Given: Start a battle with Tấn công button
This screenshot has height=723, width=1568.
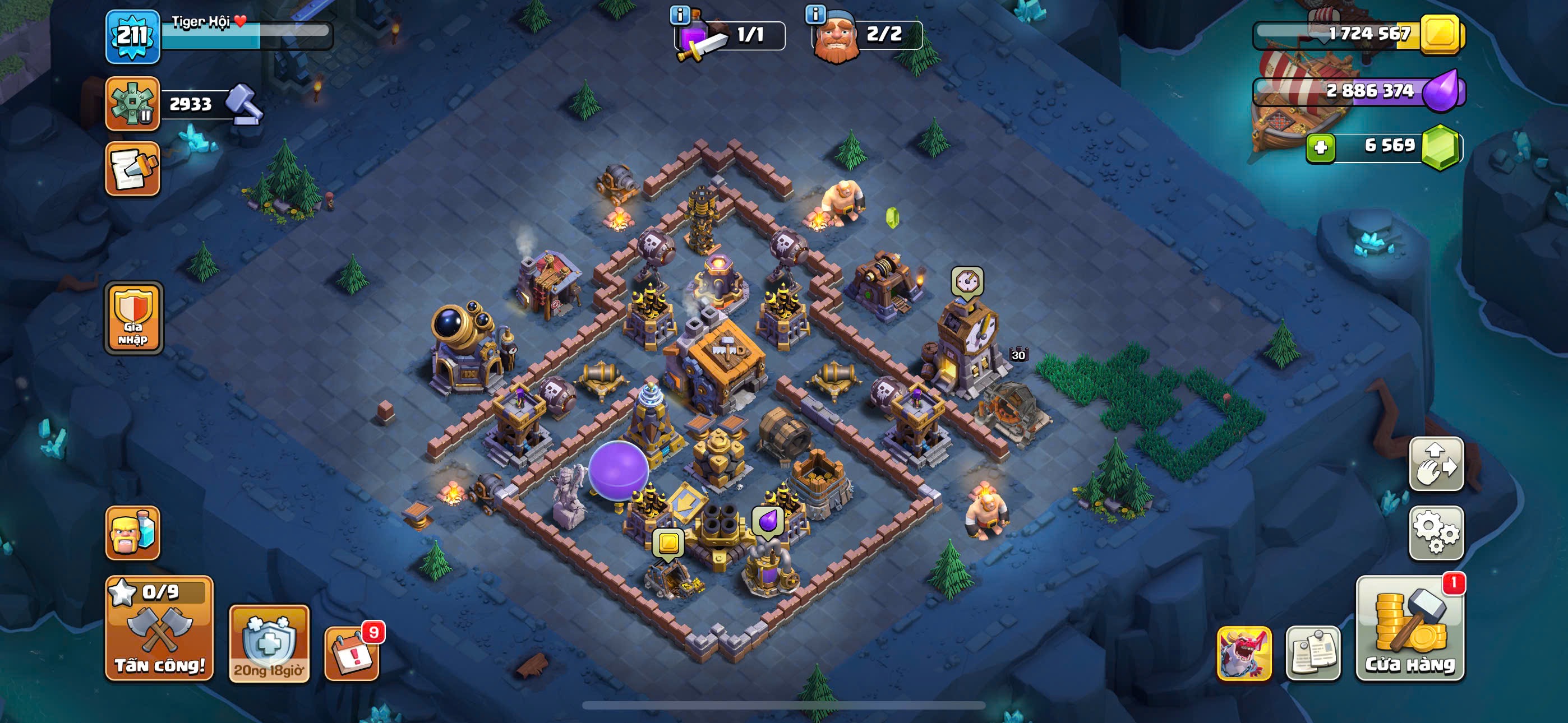Looking at the screenshot, I should [x=159, y=628].
